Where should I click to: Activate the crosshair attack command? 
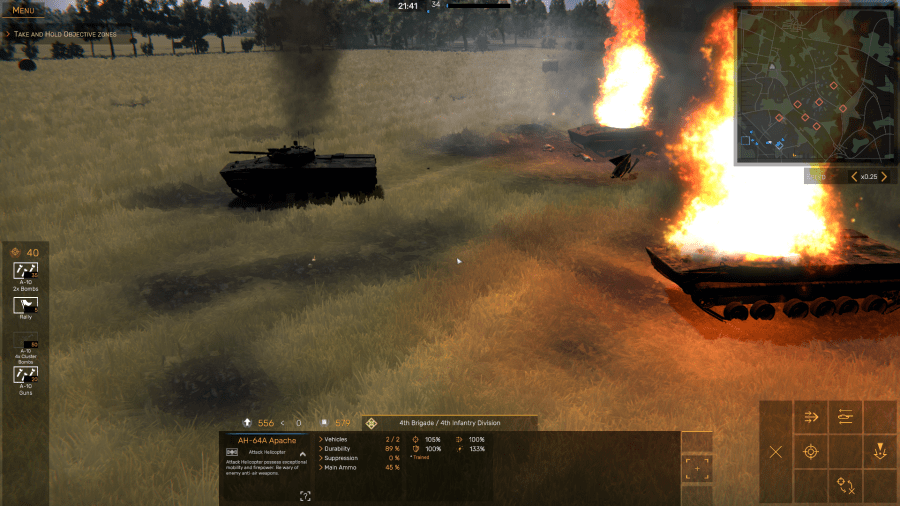[x=811, y=452]
